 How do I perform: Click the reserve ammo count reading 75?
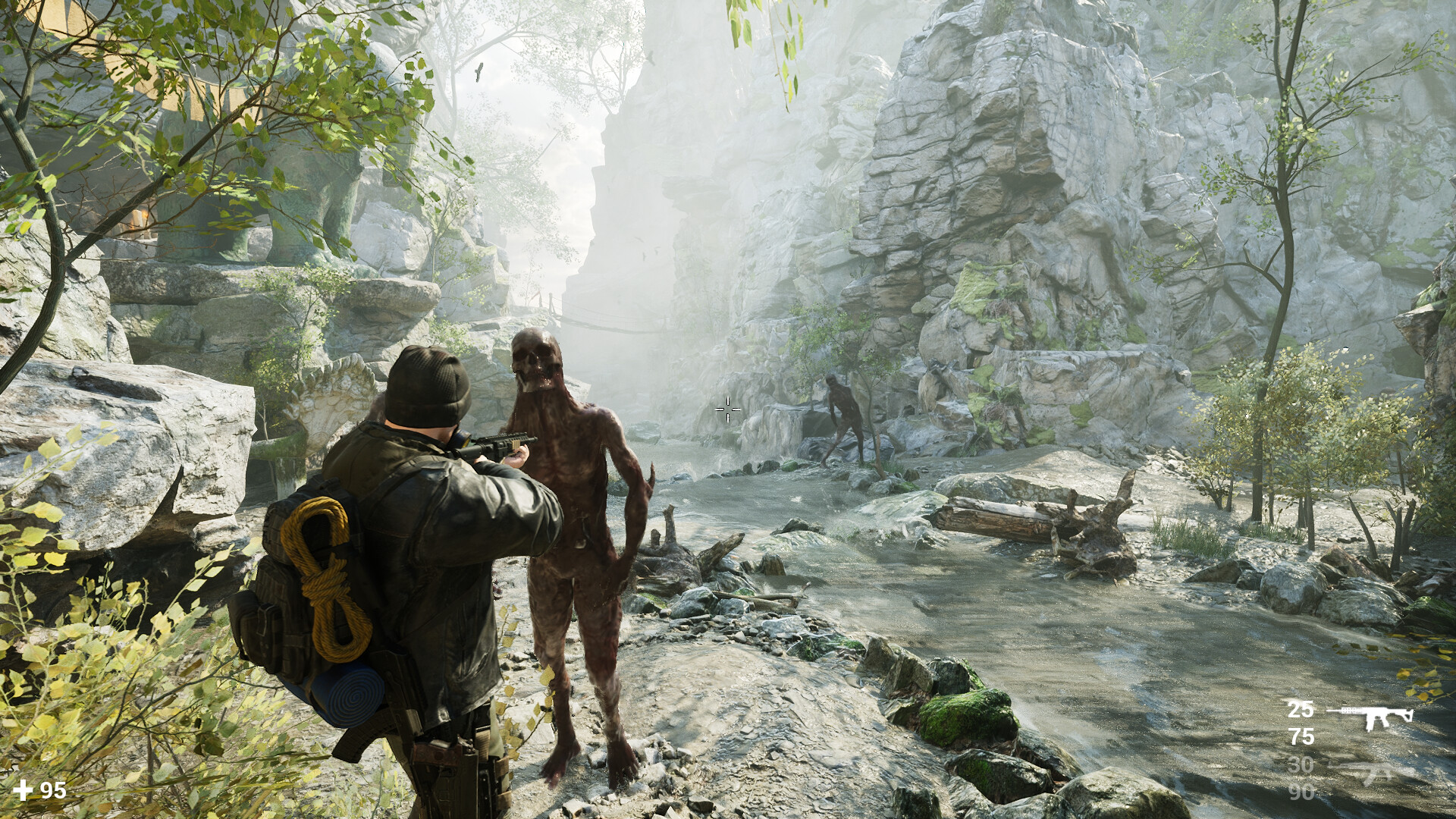tap(1301, 736)
